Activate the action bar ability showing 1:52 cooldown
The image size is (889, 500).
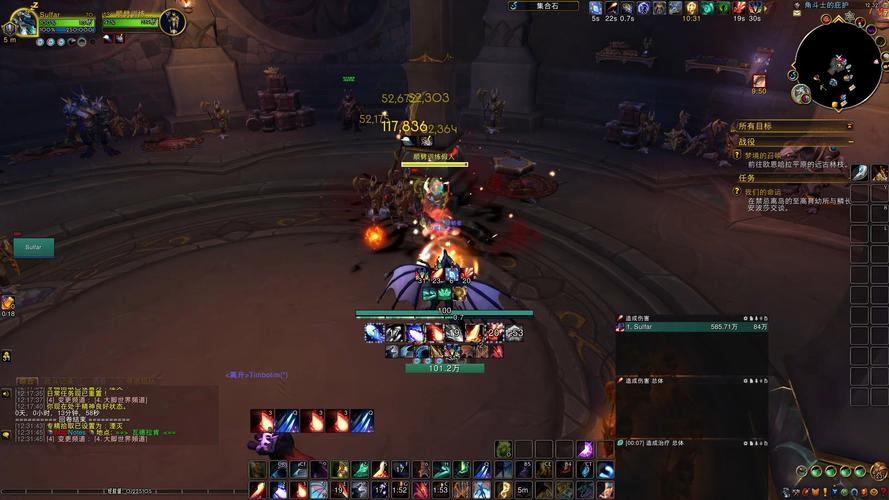coord(400,489)
